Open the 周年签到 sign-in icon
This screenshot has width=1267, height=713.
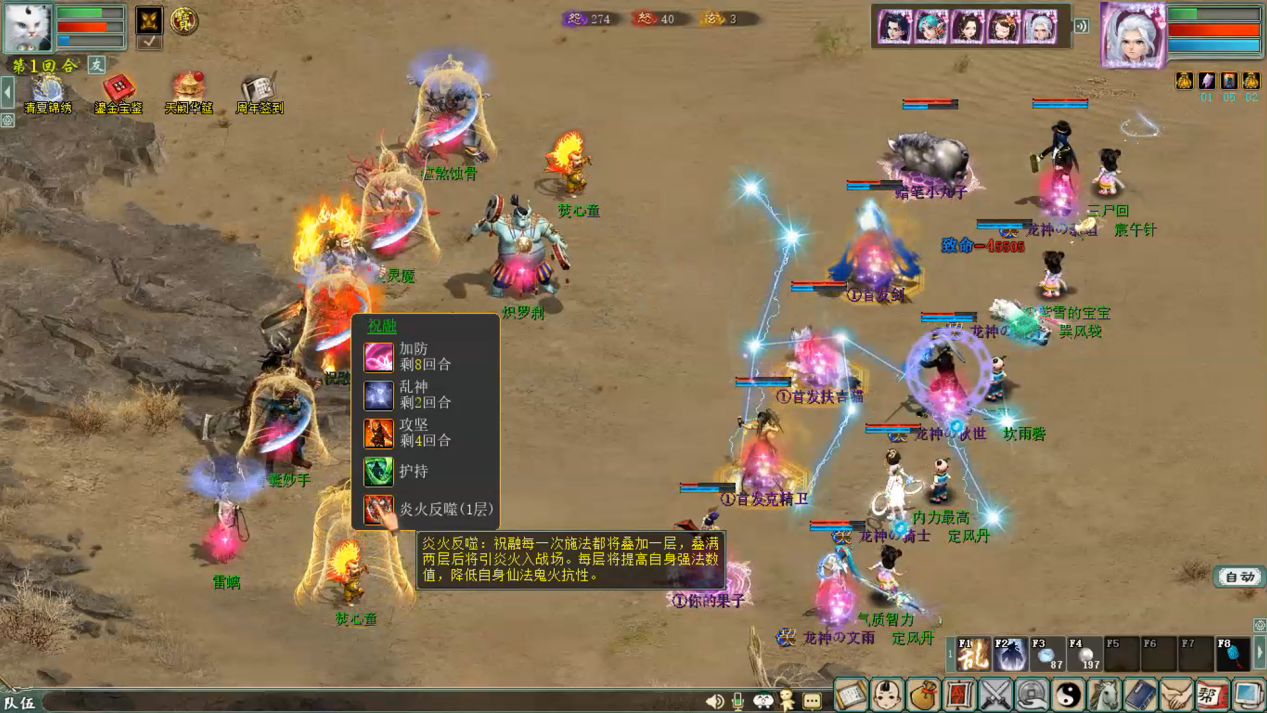click(258, 91)
